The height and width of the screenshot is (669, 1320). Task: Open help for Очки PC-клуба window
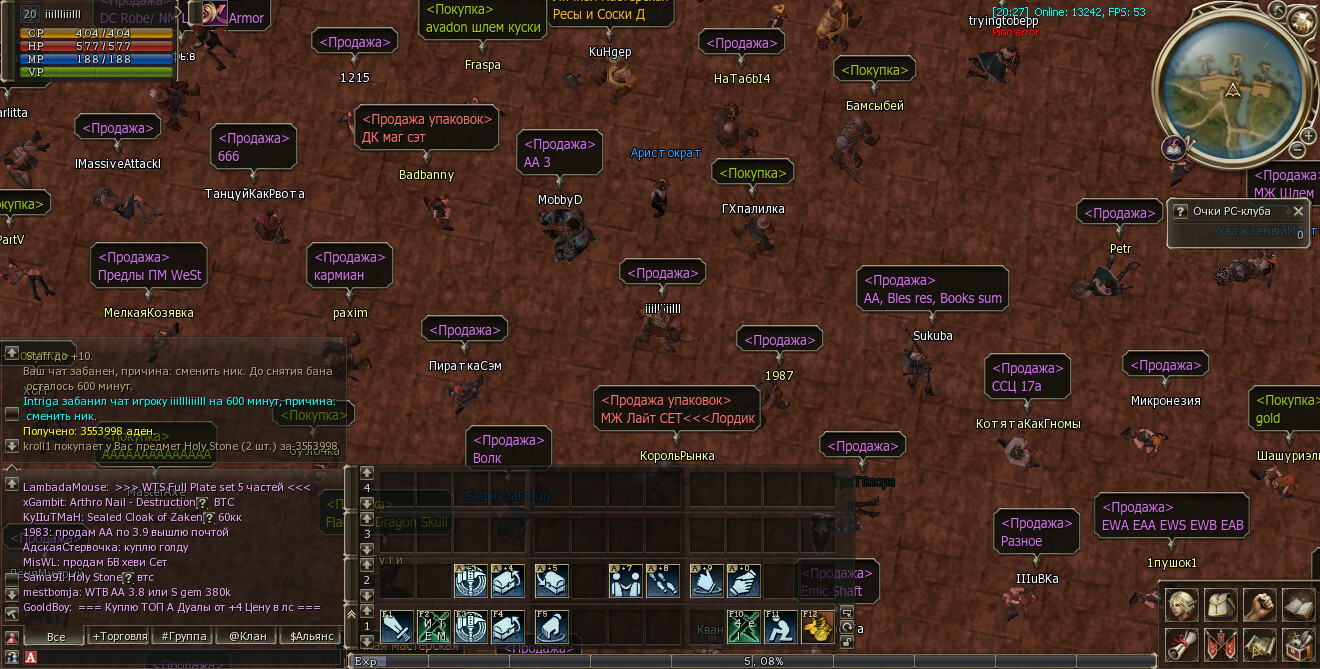click(x=1180, y=211)
